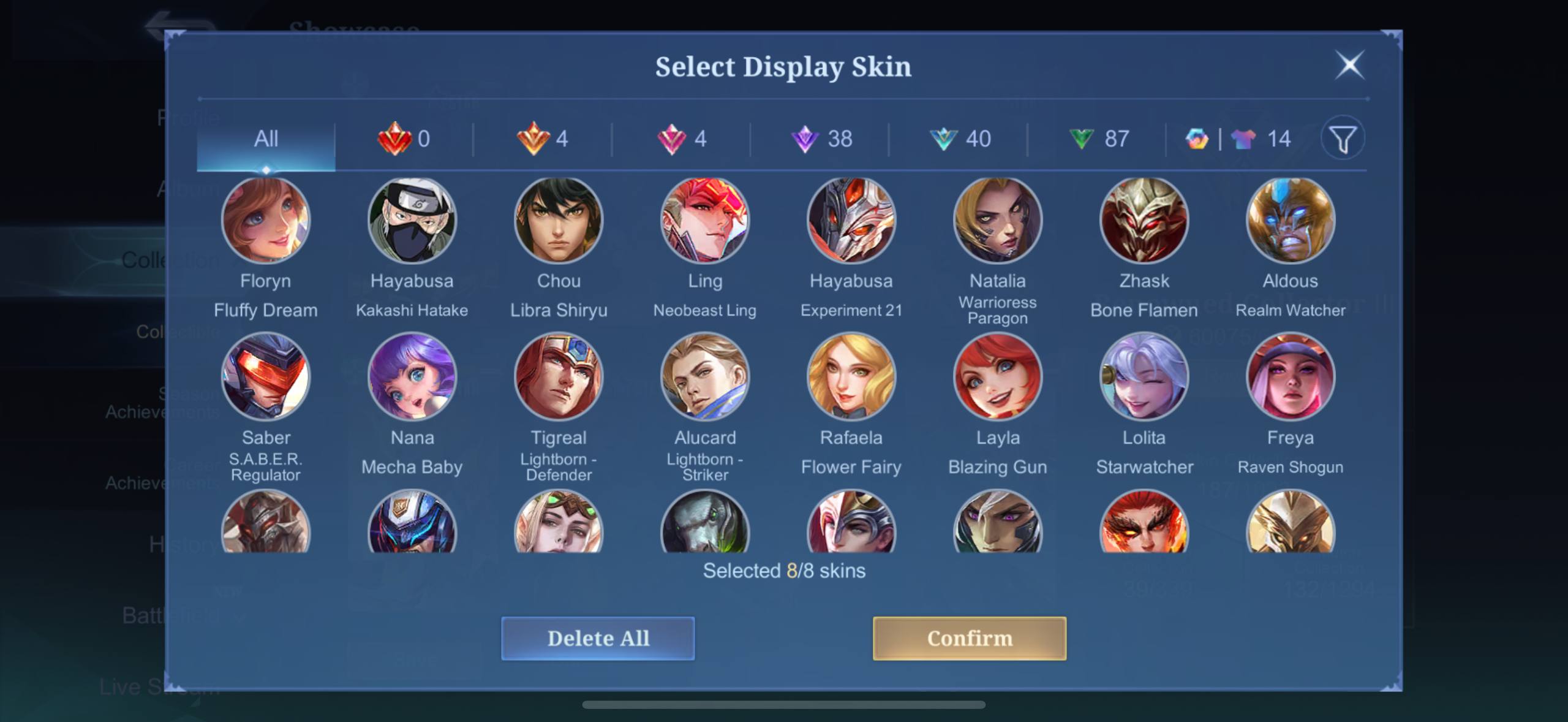Close the Select Display Skin dialog
This screenshot has height=722, width=1568.
click(x=1349, y=66)
